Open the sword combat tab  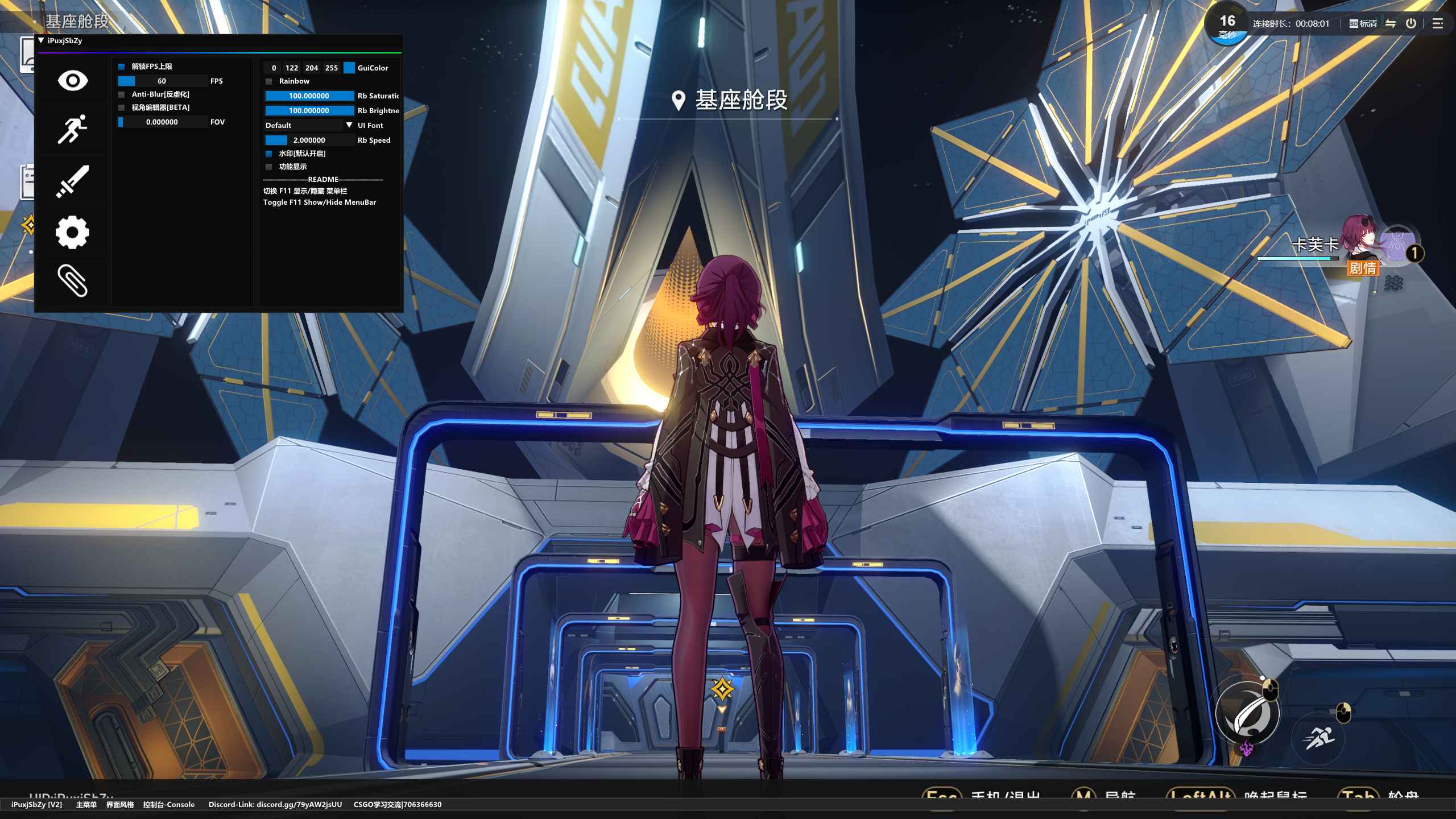click(x=72, y=181)
